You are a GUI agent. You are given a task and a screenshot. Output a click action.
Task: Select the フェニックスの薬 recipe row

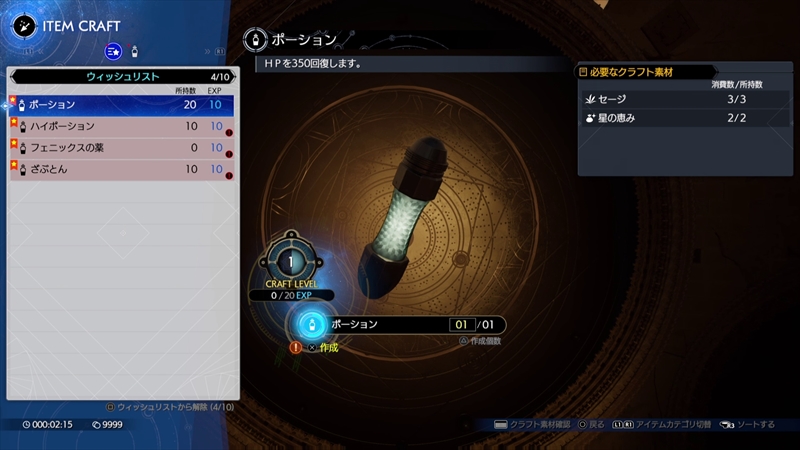[121, 148]
